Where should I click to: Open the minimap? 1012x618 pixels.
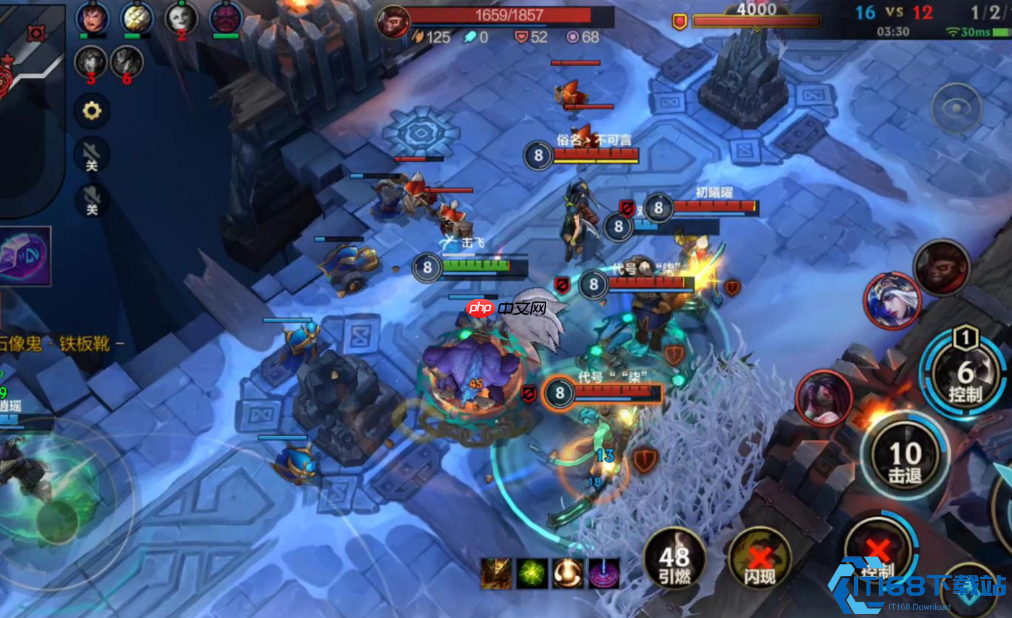30,100
